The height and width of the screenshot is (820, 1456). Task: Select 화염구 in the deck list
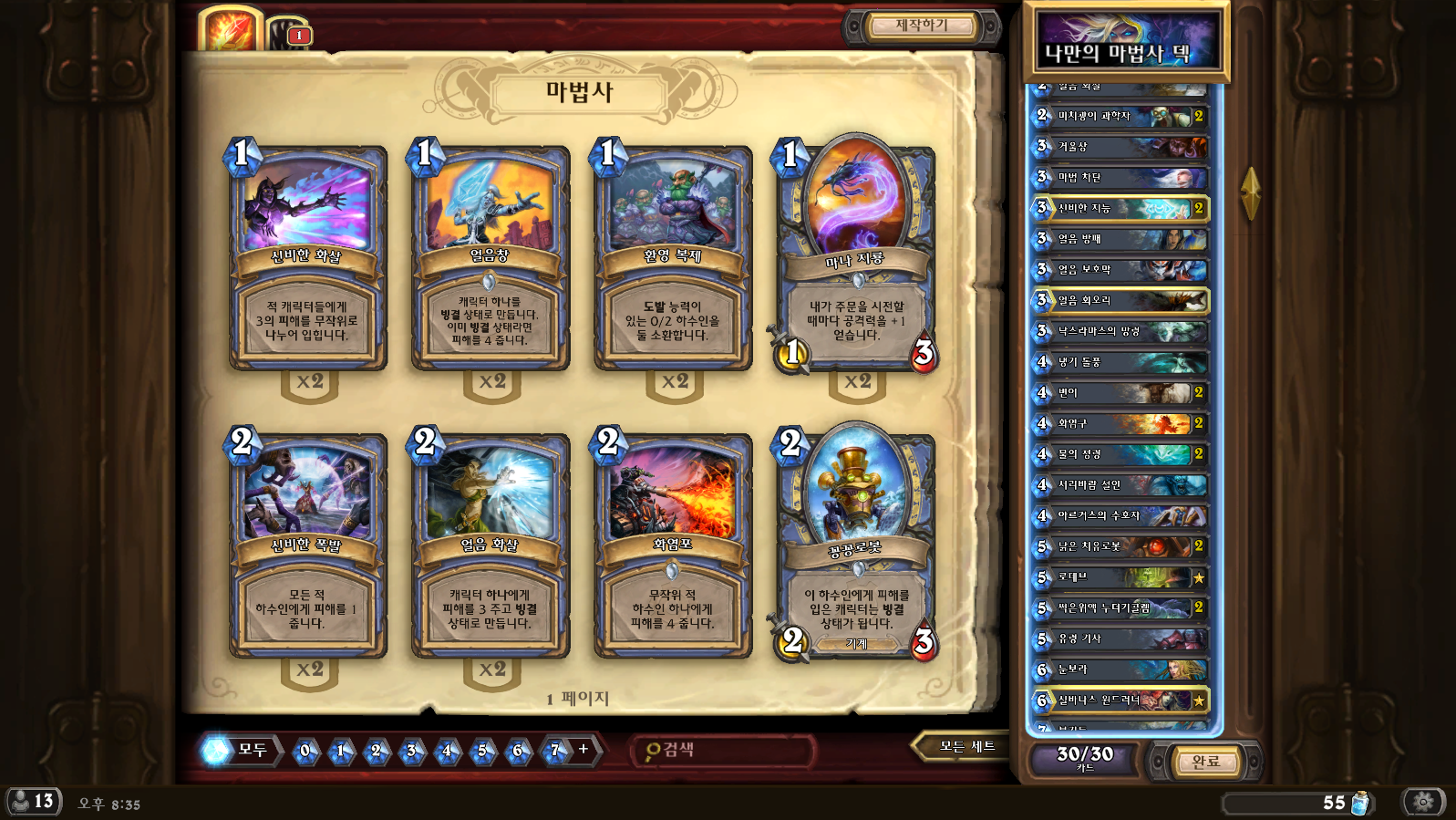click(x=1120, y=423)
